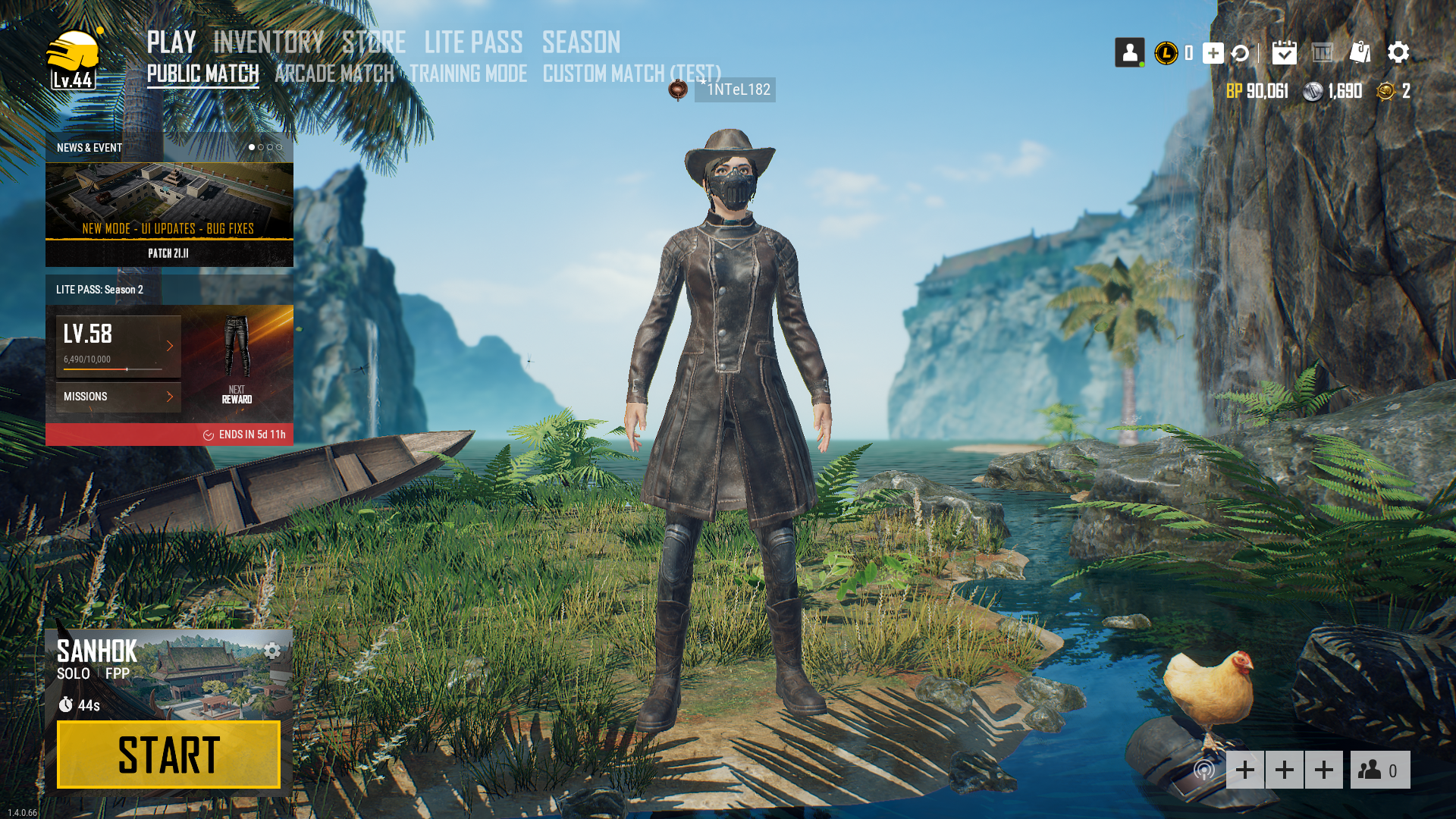The image size is (1456, 819).
Task: Click the level 44 helmet badge
Action: [x=73, y=60]
